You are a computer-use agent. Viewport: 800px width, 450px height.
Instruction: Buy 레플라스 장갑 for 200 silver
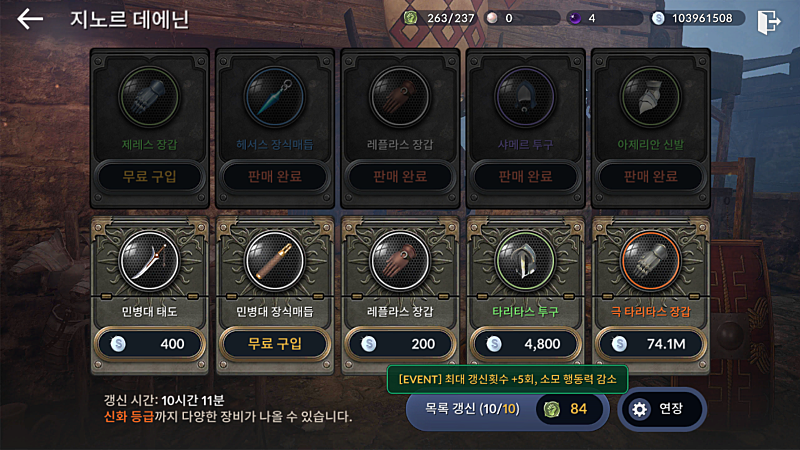(400, 343)
